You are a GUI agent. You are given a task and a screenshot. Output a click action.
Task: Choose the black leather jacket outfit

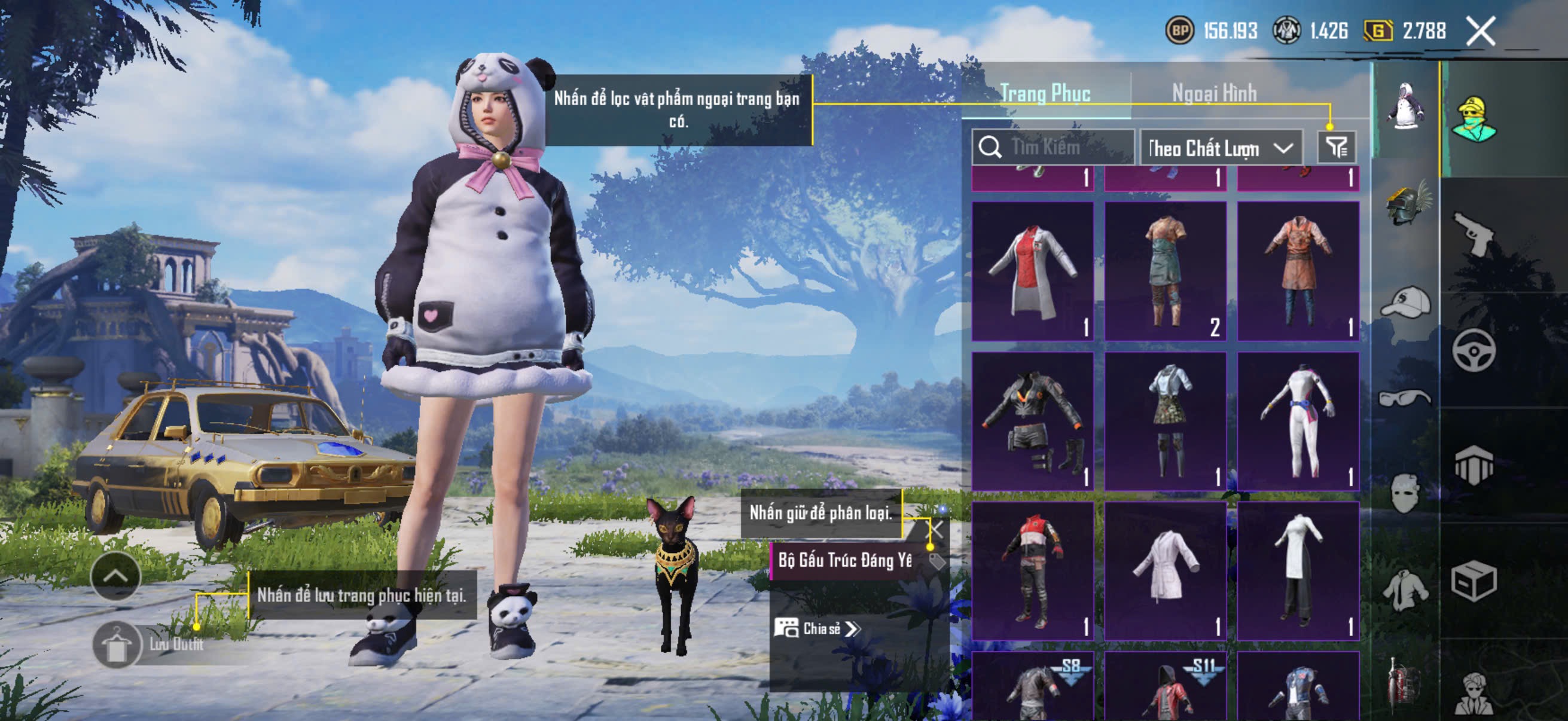click(x=1032, y=420)
